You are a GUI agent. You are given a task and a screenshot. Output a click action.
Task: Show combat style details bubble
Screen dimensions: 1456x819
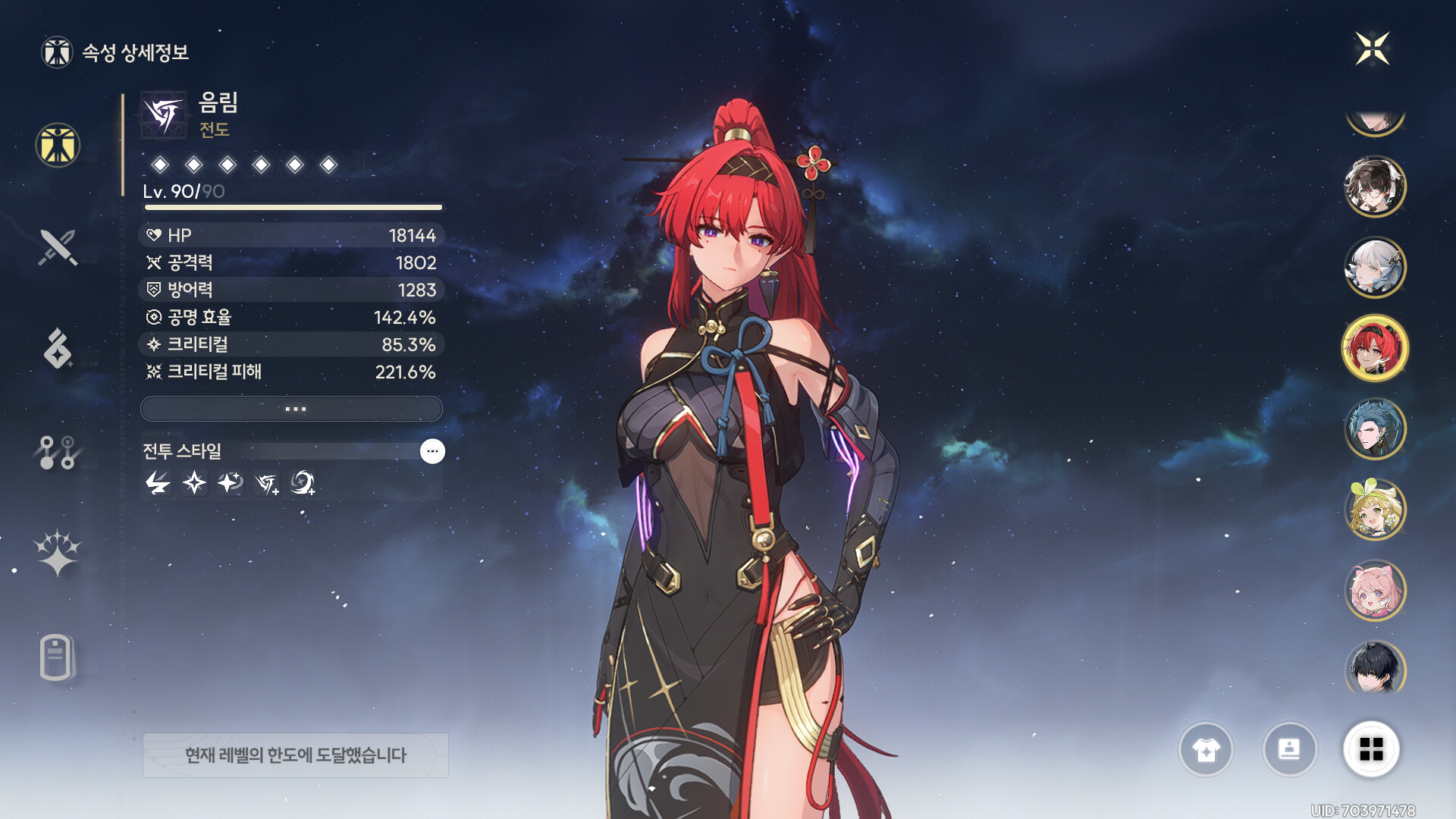coord(432,451)
